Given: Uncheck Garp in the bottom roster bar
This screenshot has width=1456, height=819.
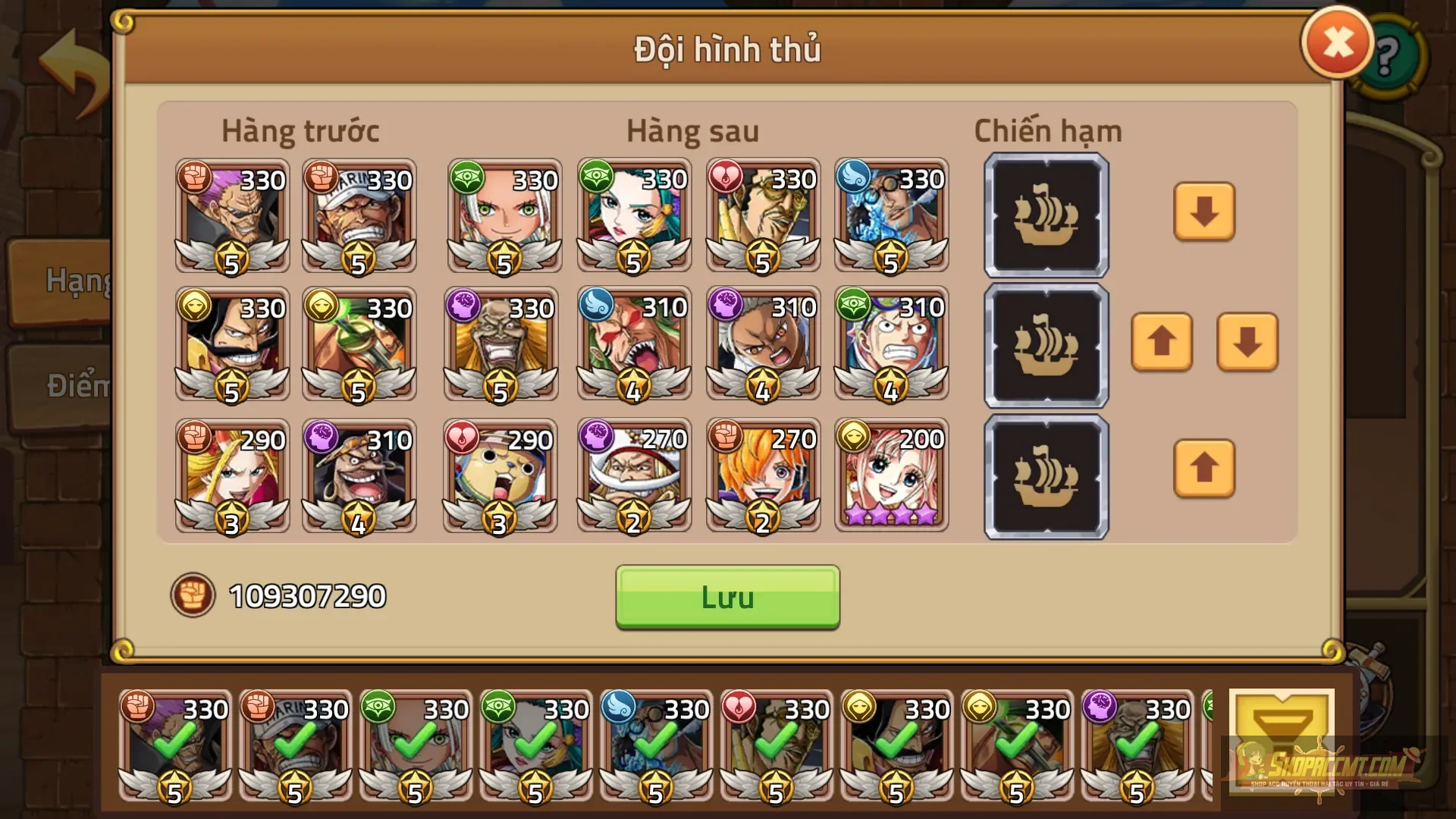Looking at the screenshot, I should point(296,747).
